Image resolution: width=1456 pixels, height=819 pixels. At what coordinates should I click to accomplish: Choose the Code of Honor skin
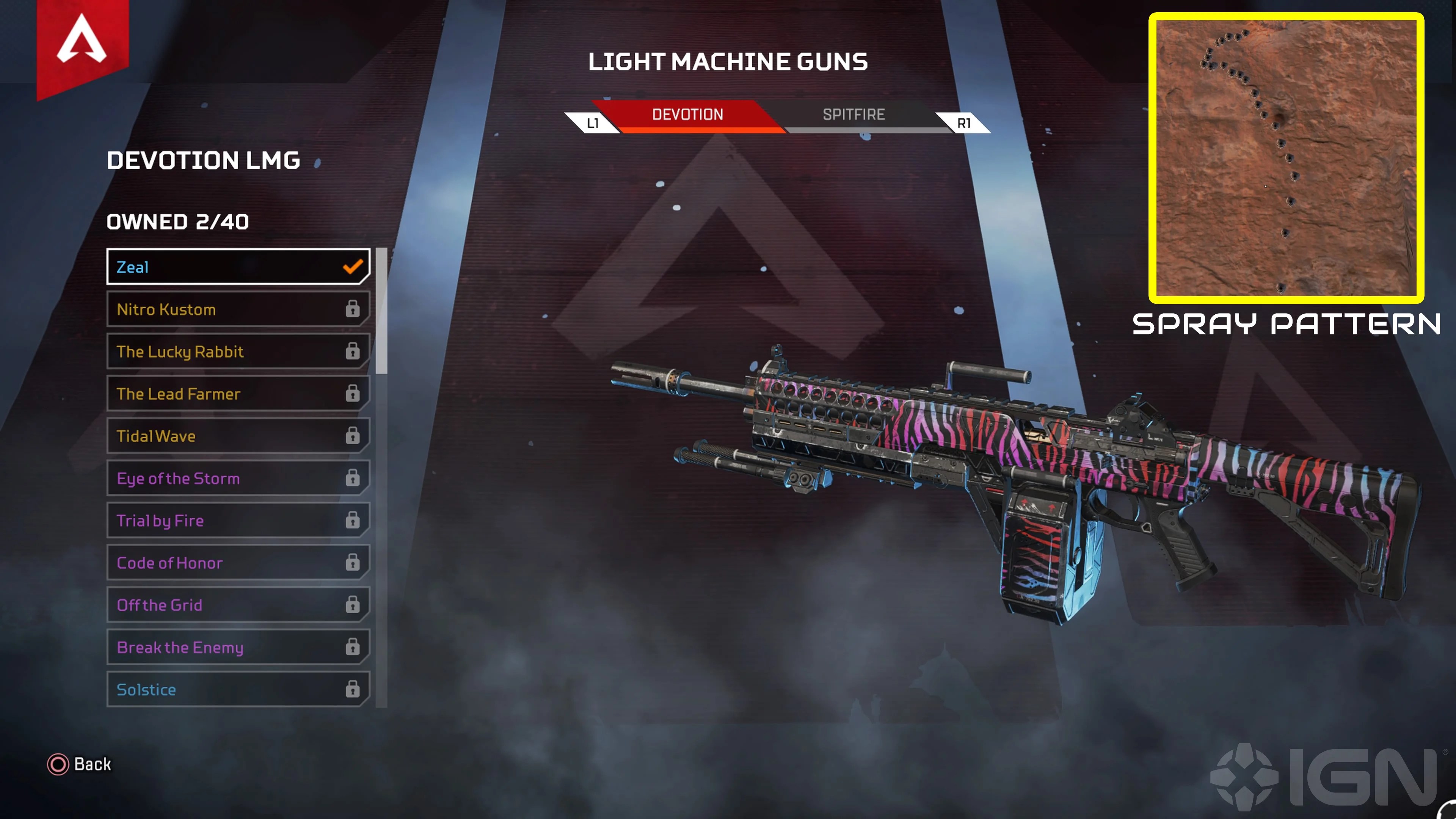click(237, 563)
